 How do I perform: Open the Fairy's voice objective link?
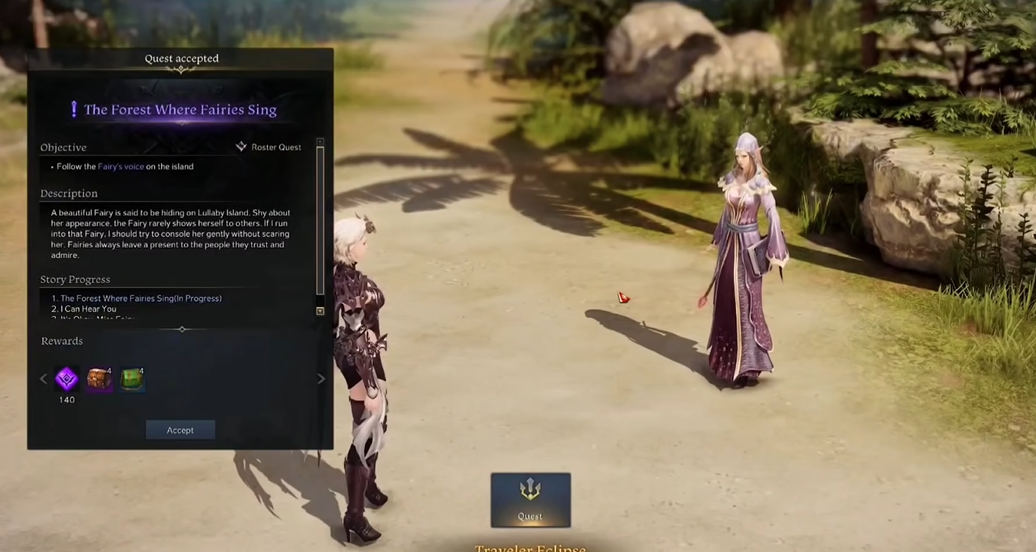coord(121,167)
